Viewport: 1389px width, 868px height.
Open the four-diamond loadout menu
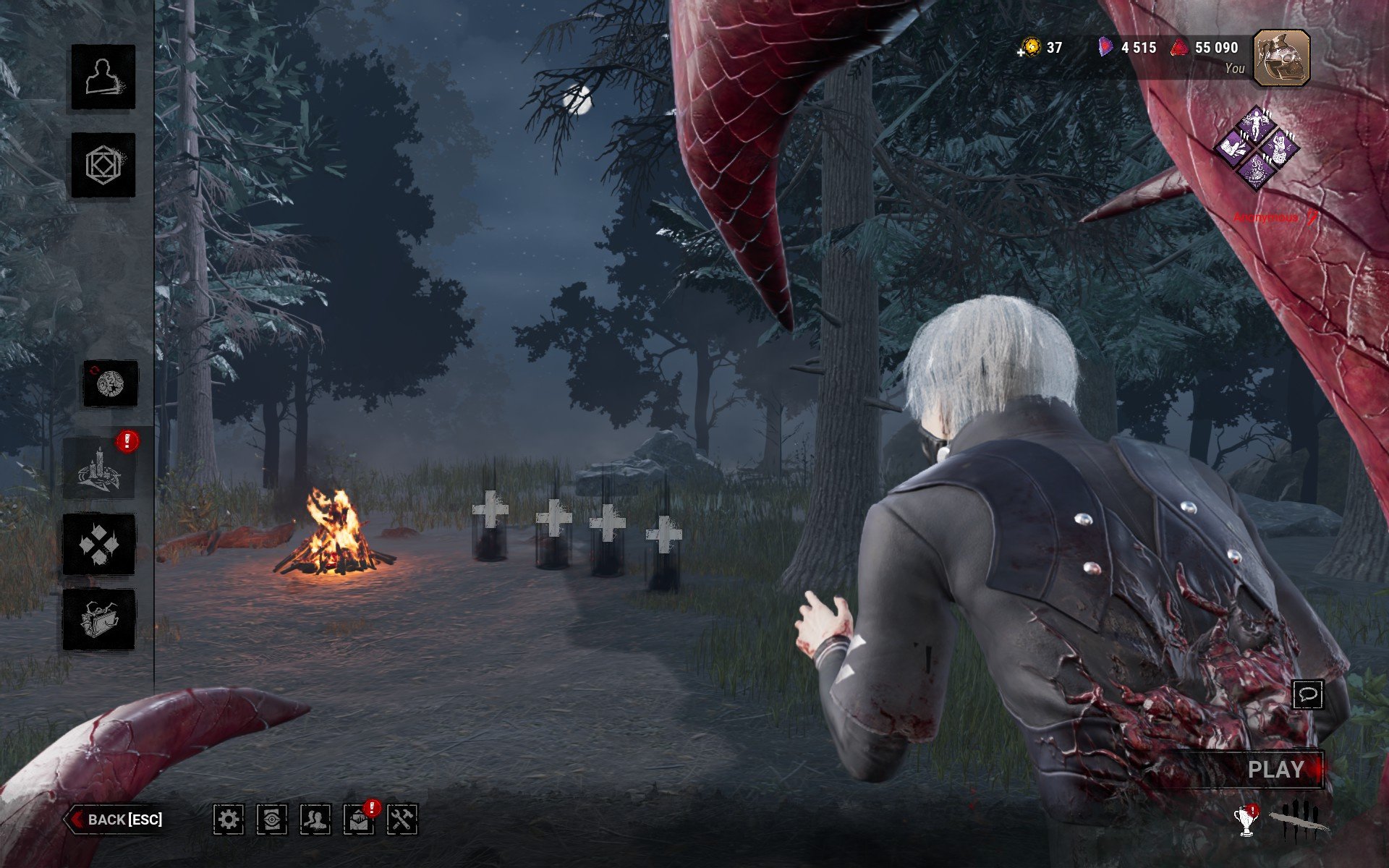pos(99,544)
